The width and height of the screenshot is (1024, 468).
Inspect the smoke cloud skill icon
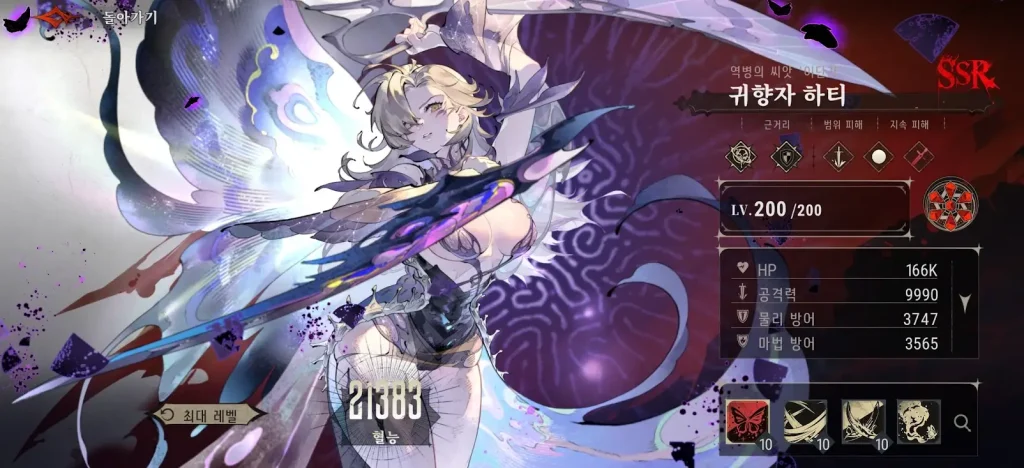click(917, 421)
